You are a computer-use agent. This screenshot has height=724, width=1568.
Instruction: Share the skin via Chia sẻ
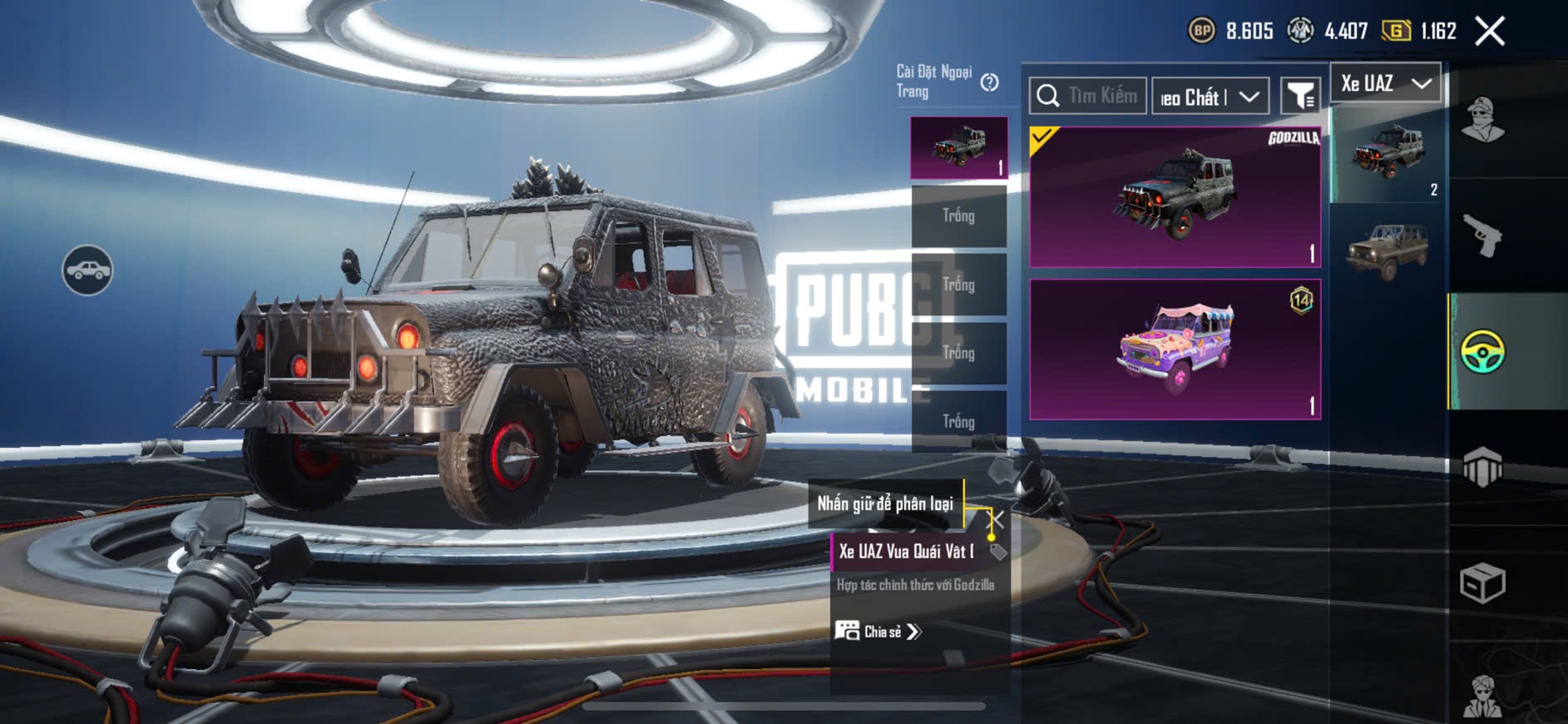[x=878, y=632]
